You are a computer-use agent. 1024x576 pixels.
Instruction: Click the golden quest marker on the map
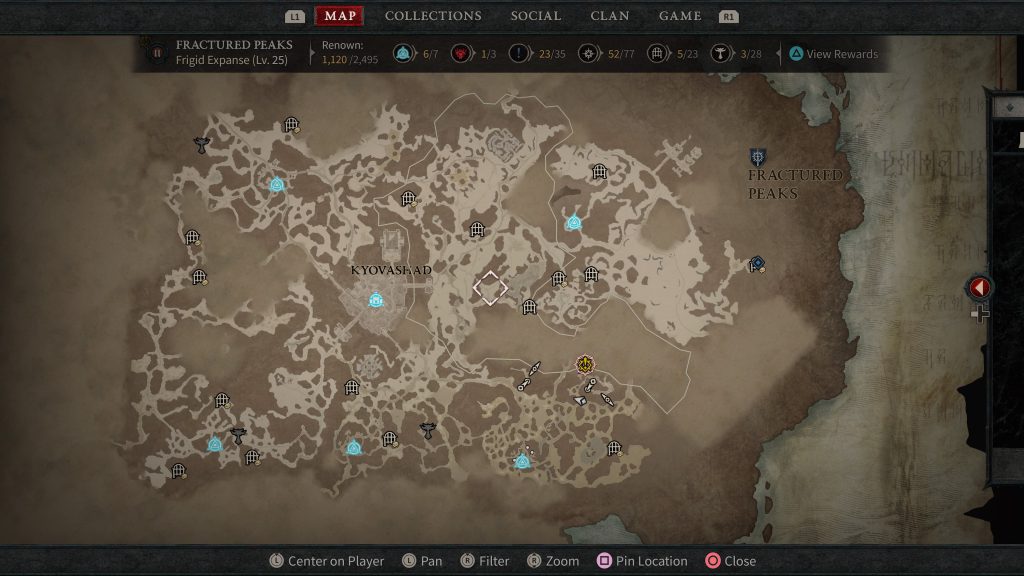point(585,364)
